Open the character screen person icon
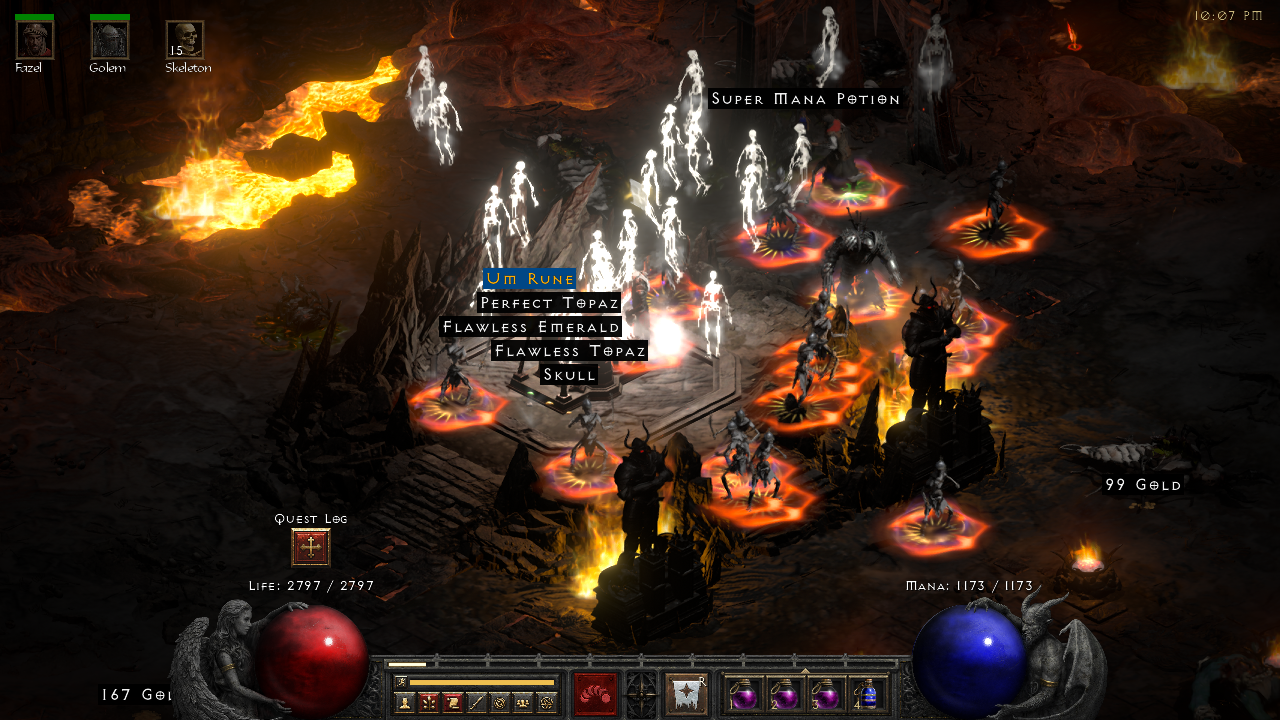1280x720 pixels. [x=404, y=702]
